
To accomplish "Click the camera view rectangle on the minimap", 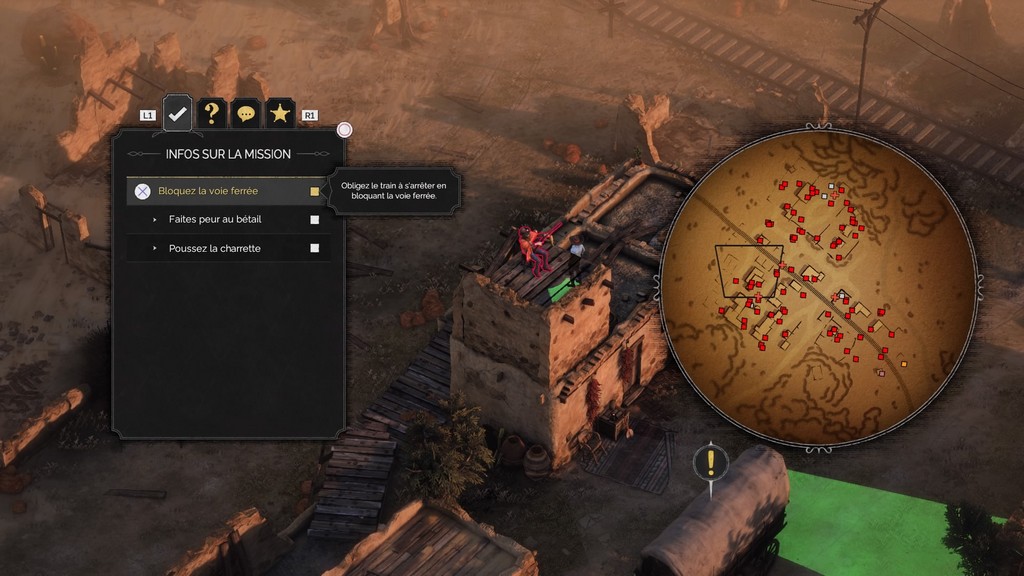I will (x=750, y=270).
